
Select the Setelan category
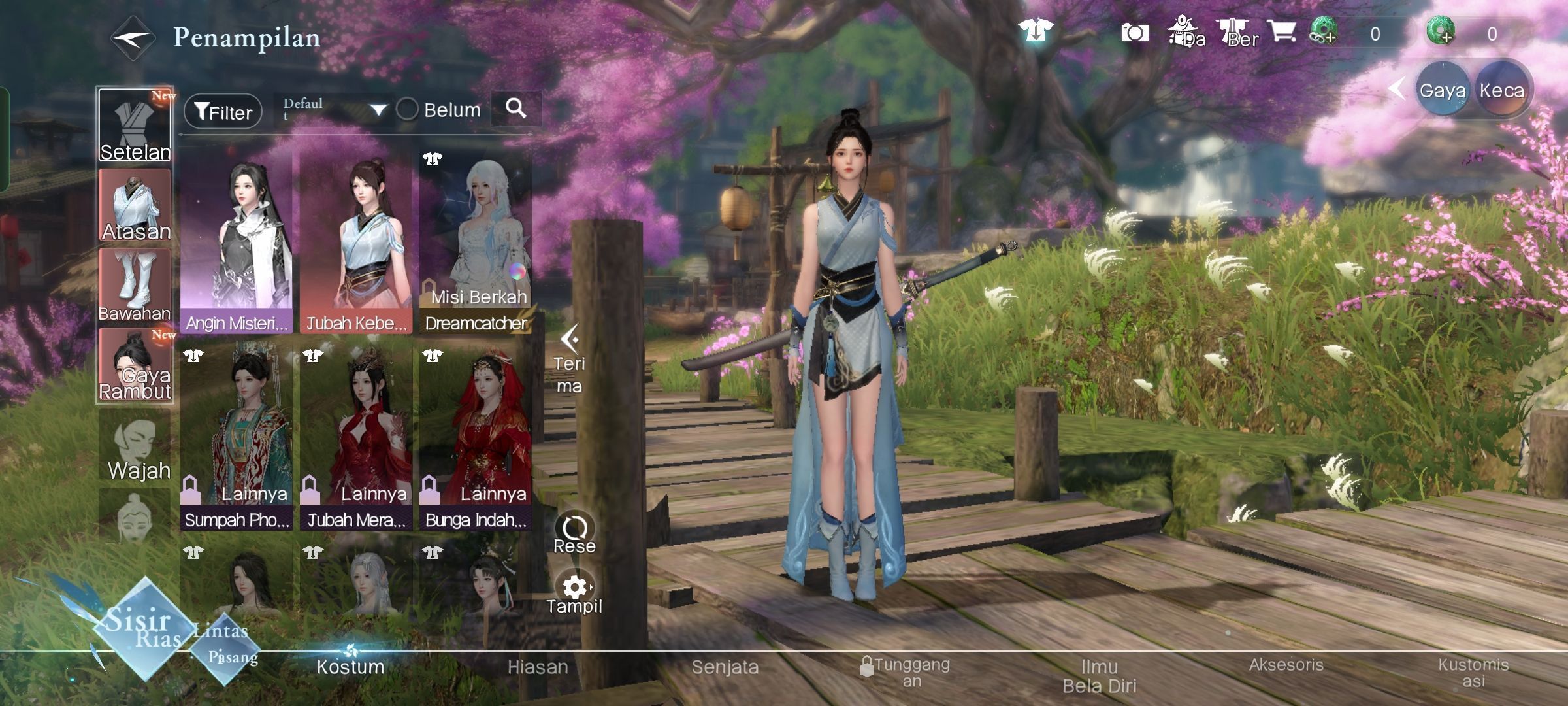point(135,126)
